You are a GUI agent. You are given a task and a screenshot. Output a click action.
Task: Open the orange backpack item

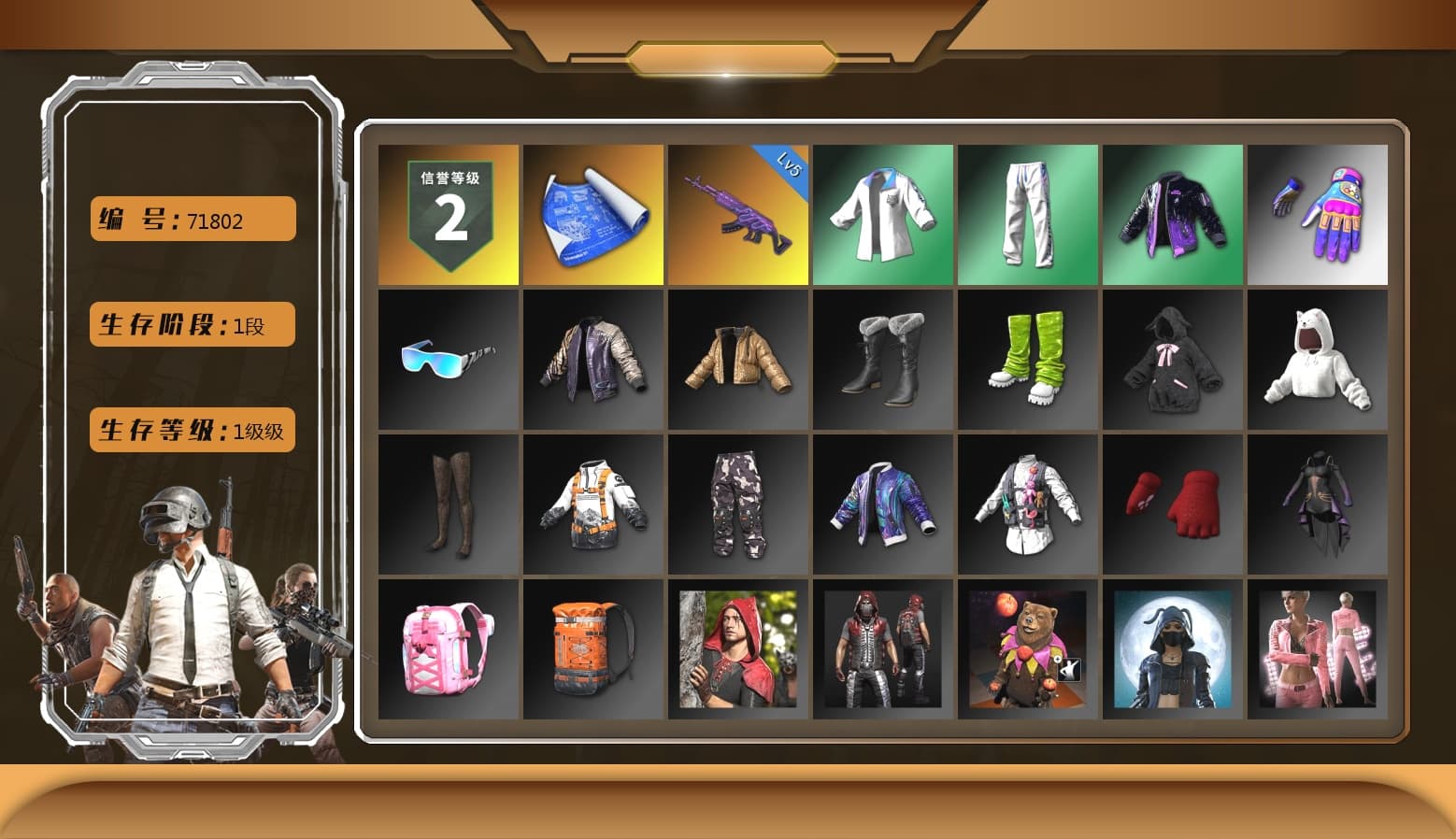point(592,649)
